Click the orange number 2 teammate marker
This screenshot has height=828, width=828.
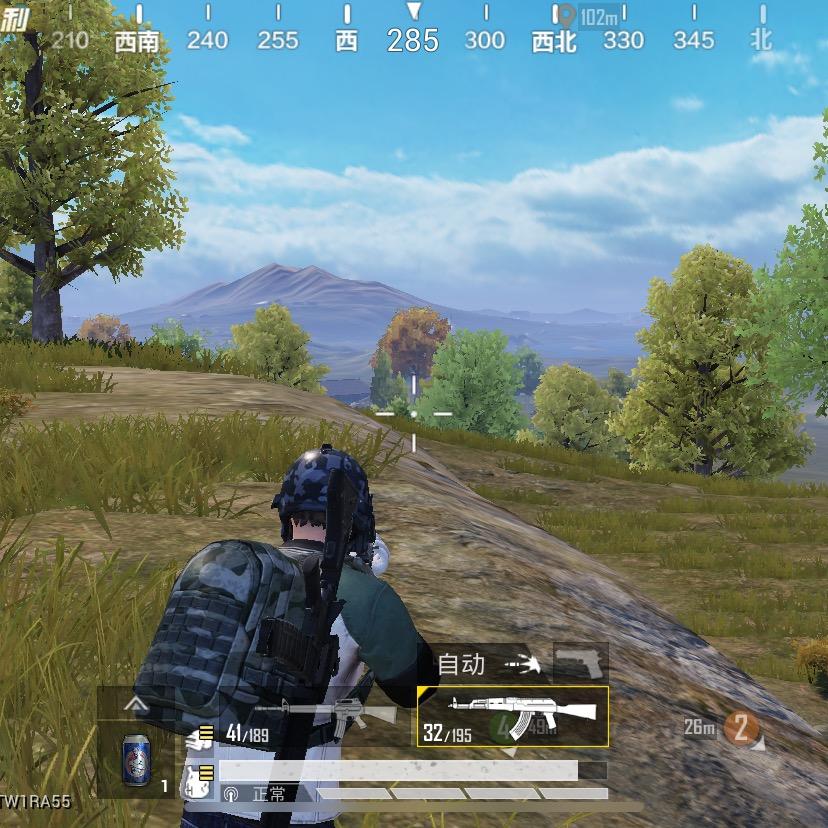(x=741, y=728)
